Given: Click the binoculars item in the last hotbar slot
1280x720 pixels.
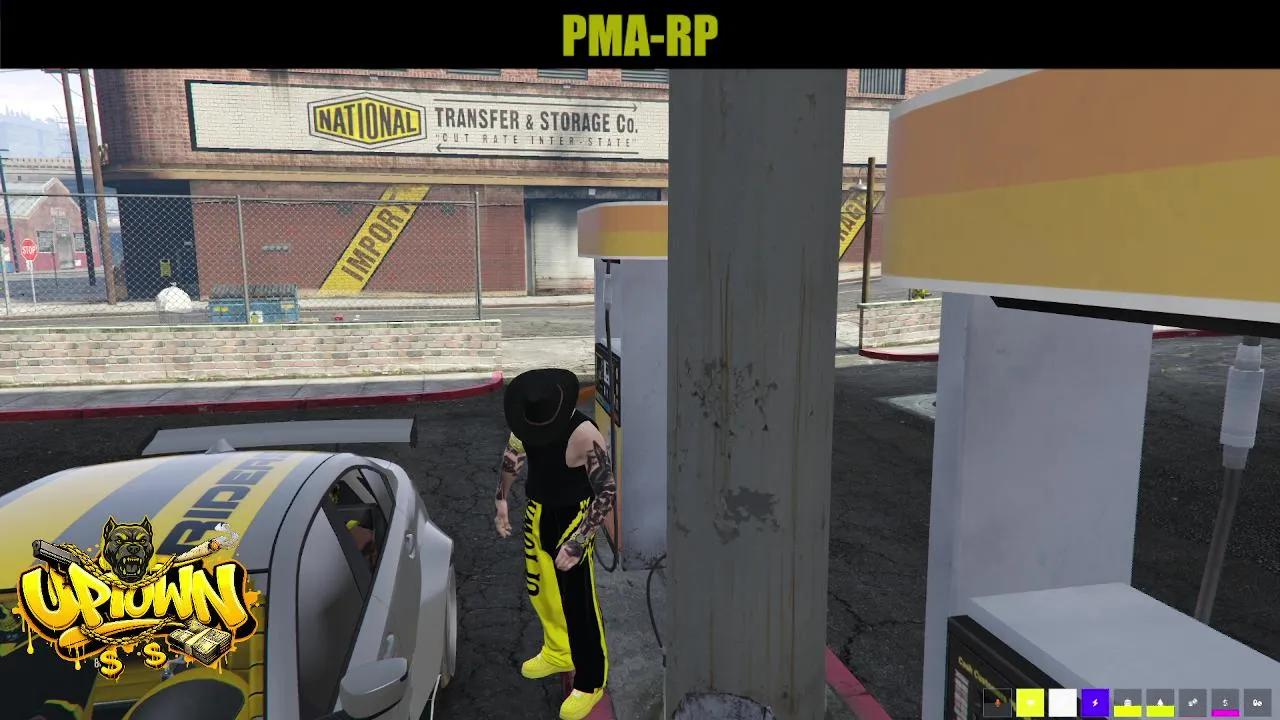Looking at the screenshot, I should 1258,702.
